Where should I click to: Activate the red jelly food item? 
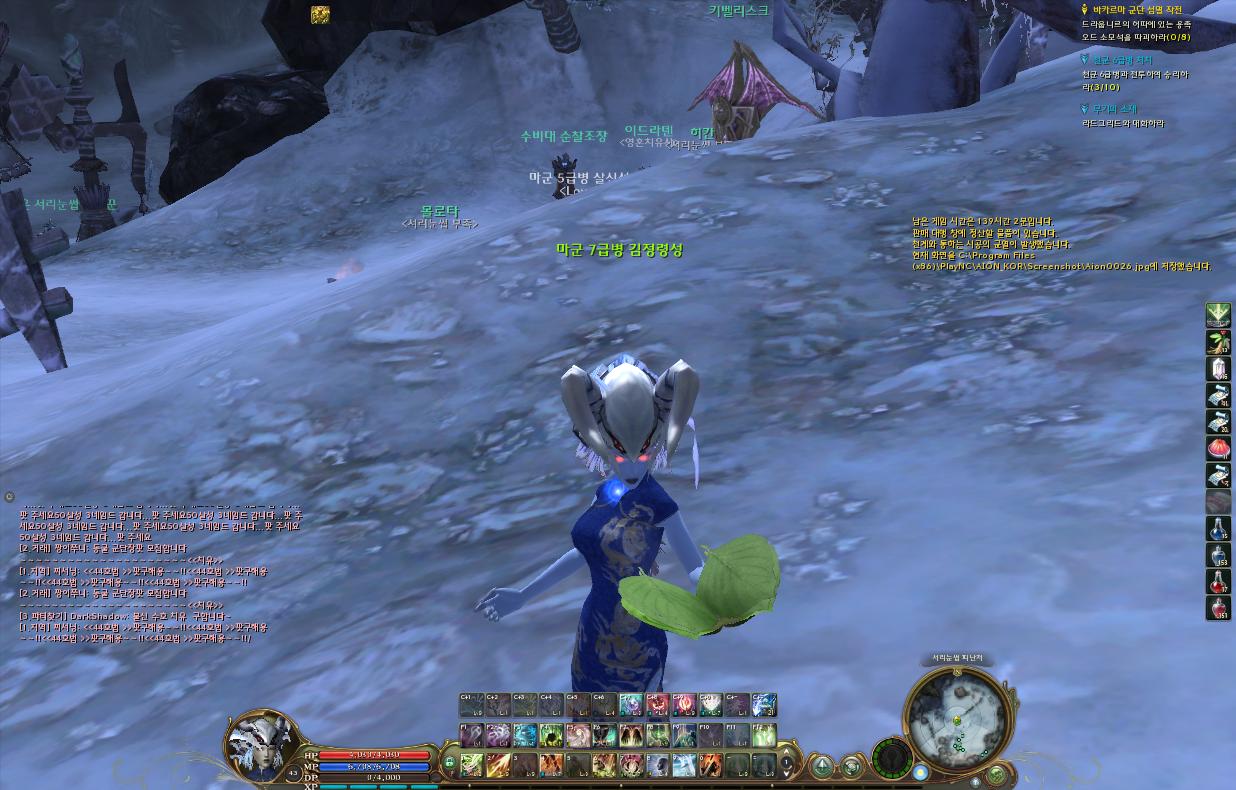pos(1217,448)
